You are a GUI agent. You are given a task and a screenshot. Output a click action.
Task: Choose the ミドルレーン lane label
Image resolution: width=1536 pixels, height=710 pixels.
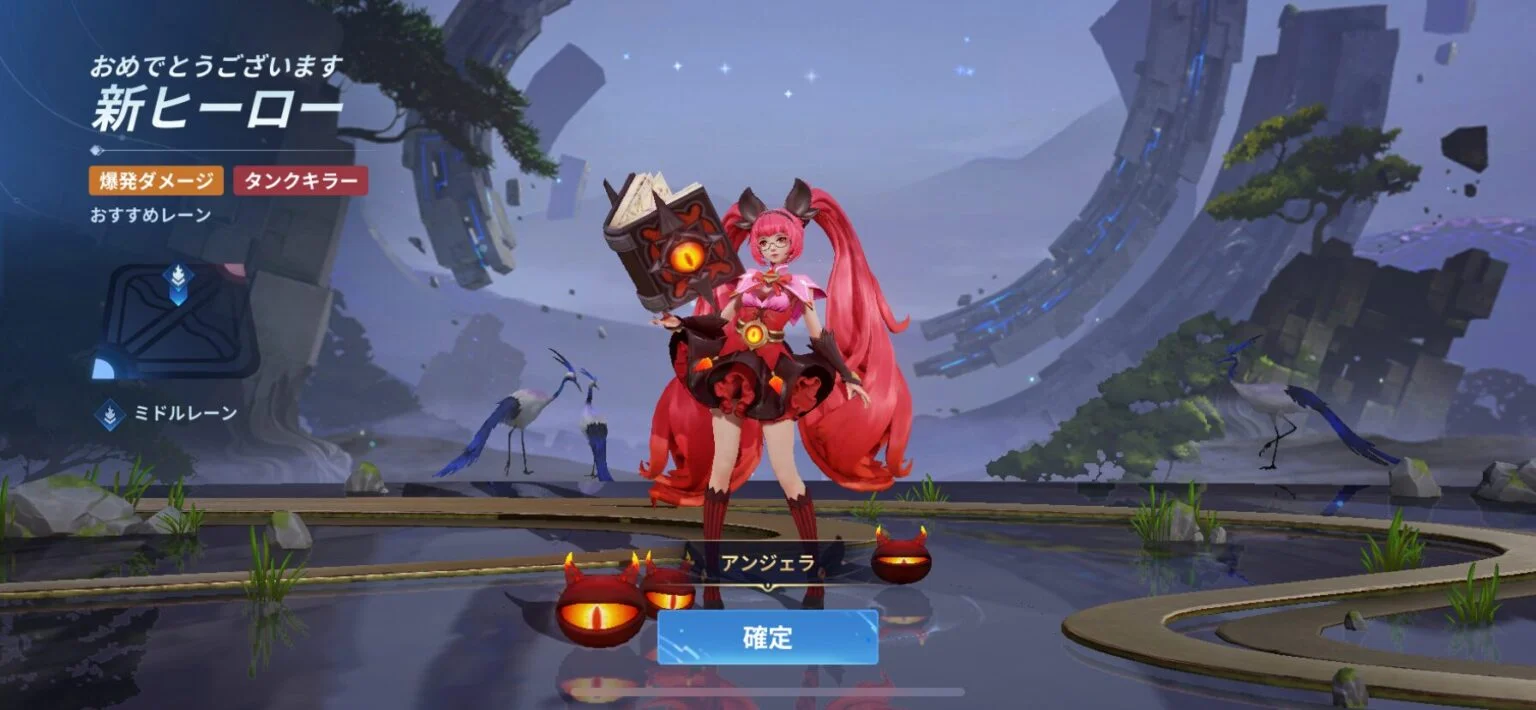pyautogui.click(x=185, y=412)
